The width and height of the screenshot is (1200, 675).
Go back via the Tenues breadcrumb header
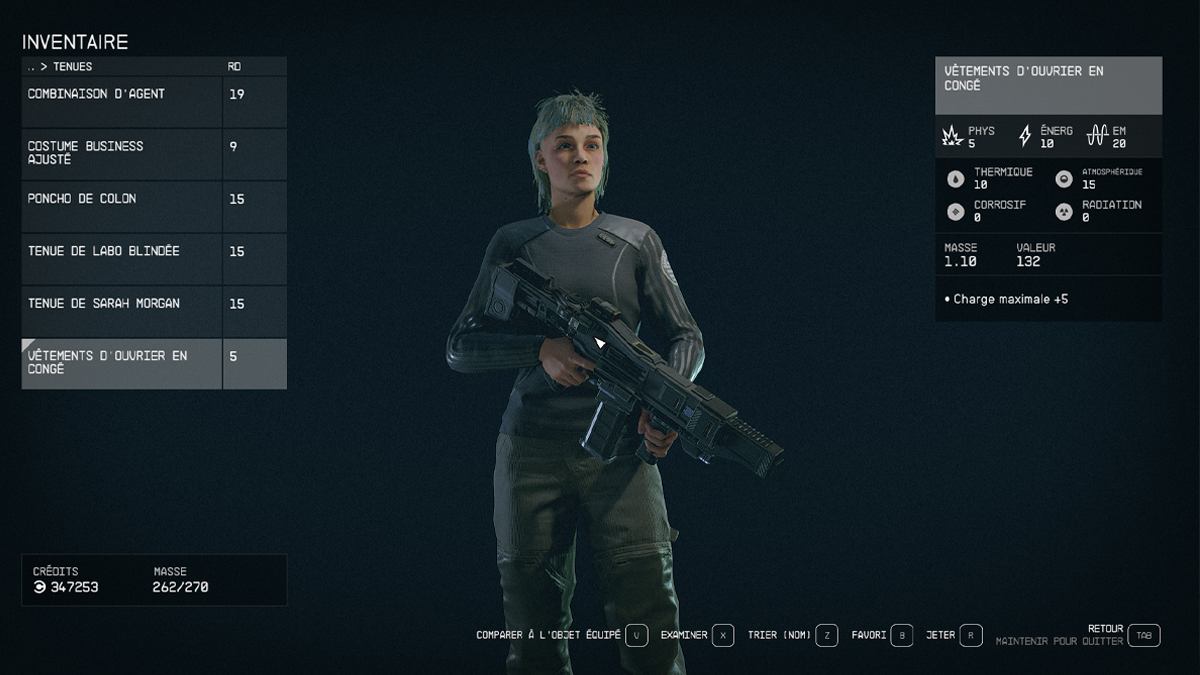pyautogui.click(x=60, y=67)
